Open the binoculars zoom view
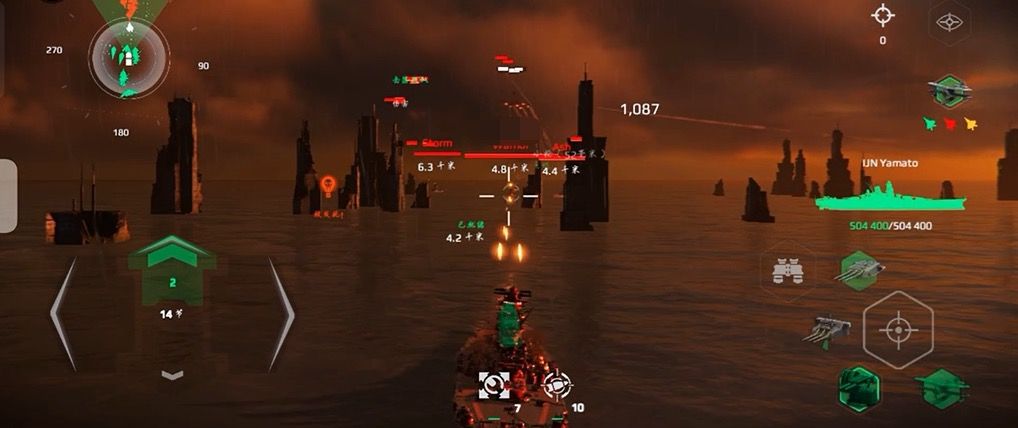1018x428 pixels. coord(787,270)
